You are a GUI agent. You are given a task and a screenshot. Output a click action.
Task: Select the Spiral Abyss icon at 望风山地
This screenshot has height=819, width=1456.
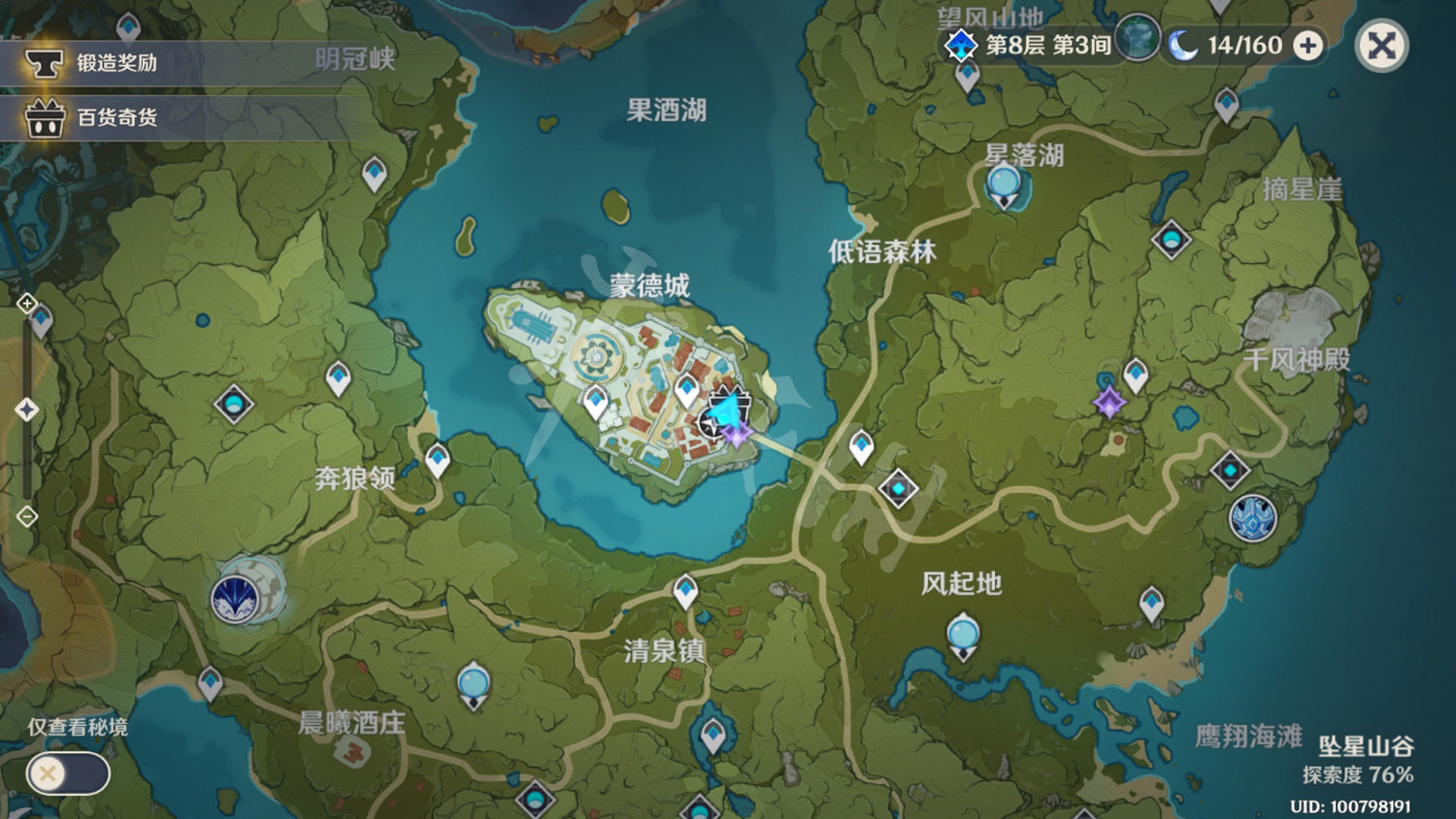click(x=959, y=45)
